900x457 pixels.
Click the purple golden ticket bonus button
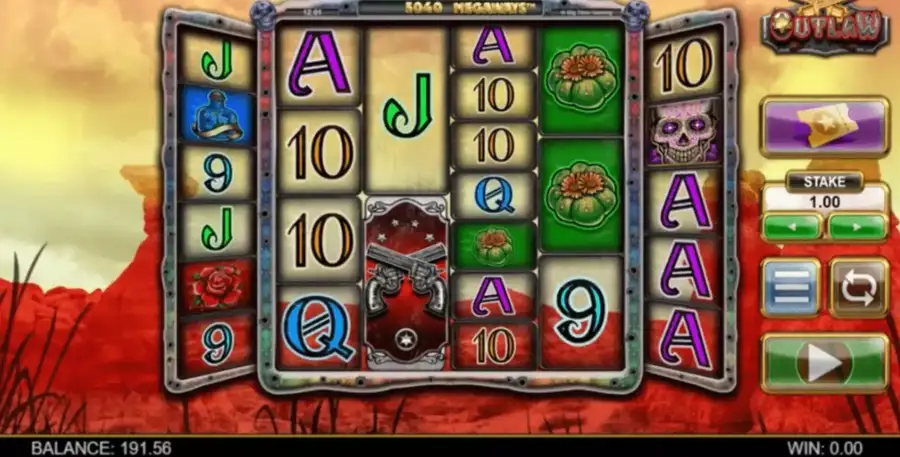tap(825, 127)
